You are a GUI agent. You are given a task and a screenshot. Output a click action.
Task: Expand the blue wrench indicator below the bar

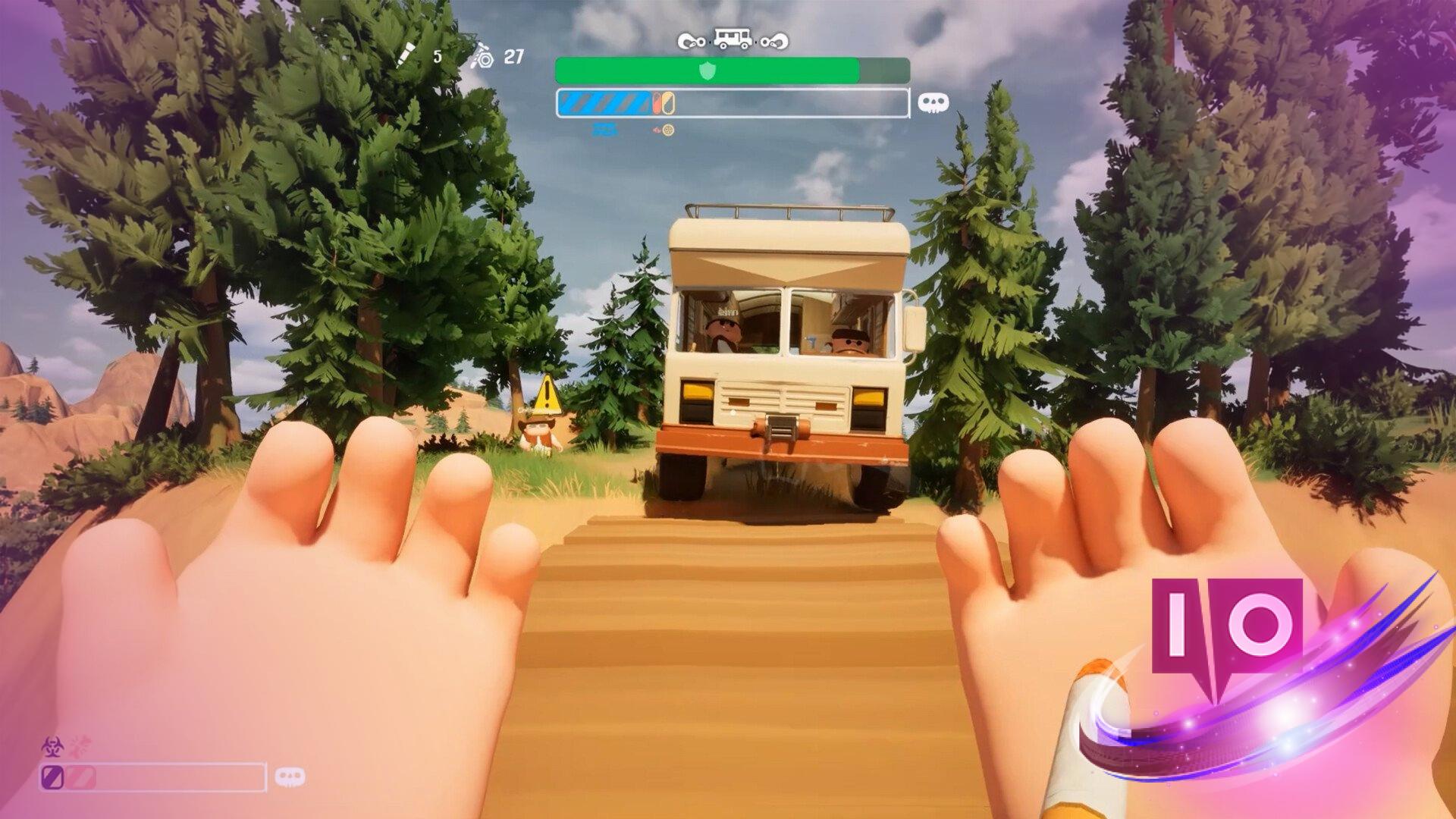tap(605, 129)
